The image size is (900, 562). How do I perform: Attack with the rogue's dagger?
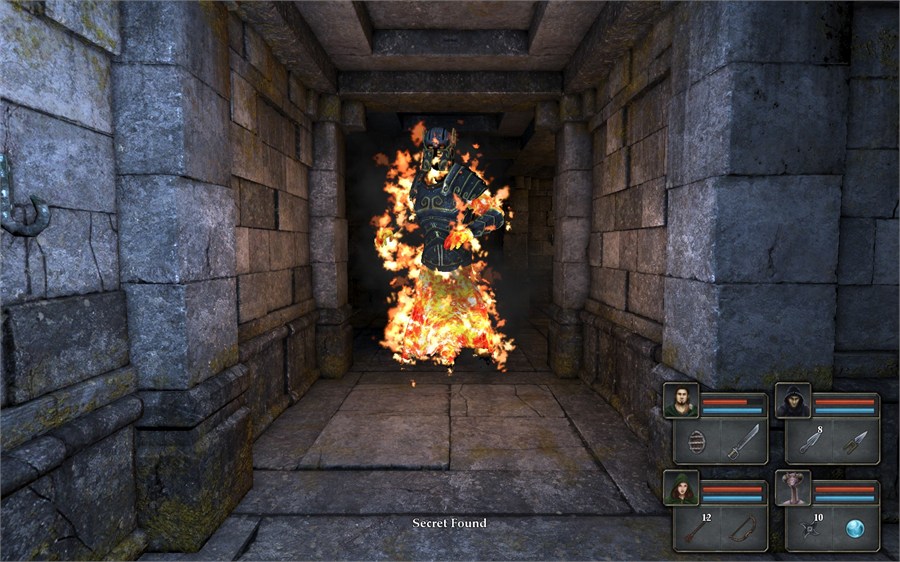click(x=855, y=441)
